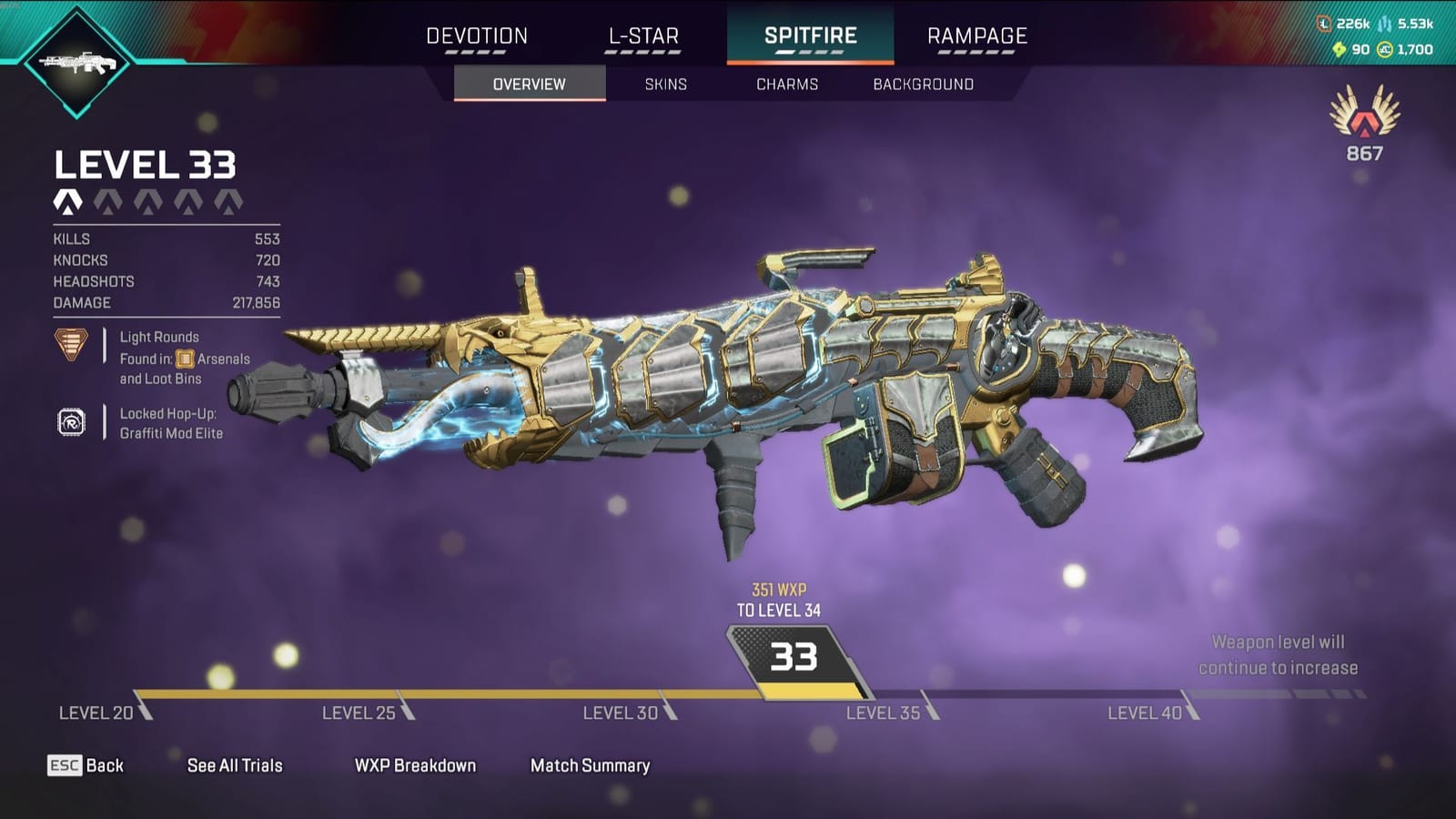Switch to the CHARMS tab

click(786, 84)
